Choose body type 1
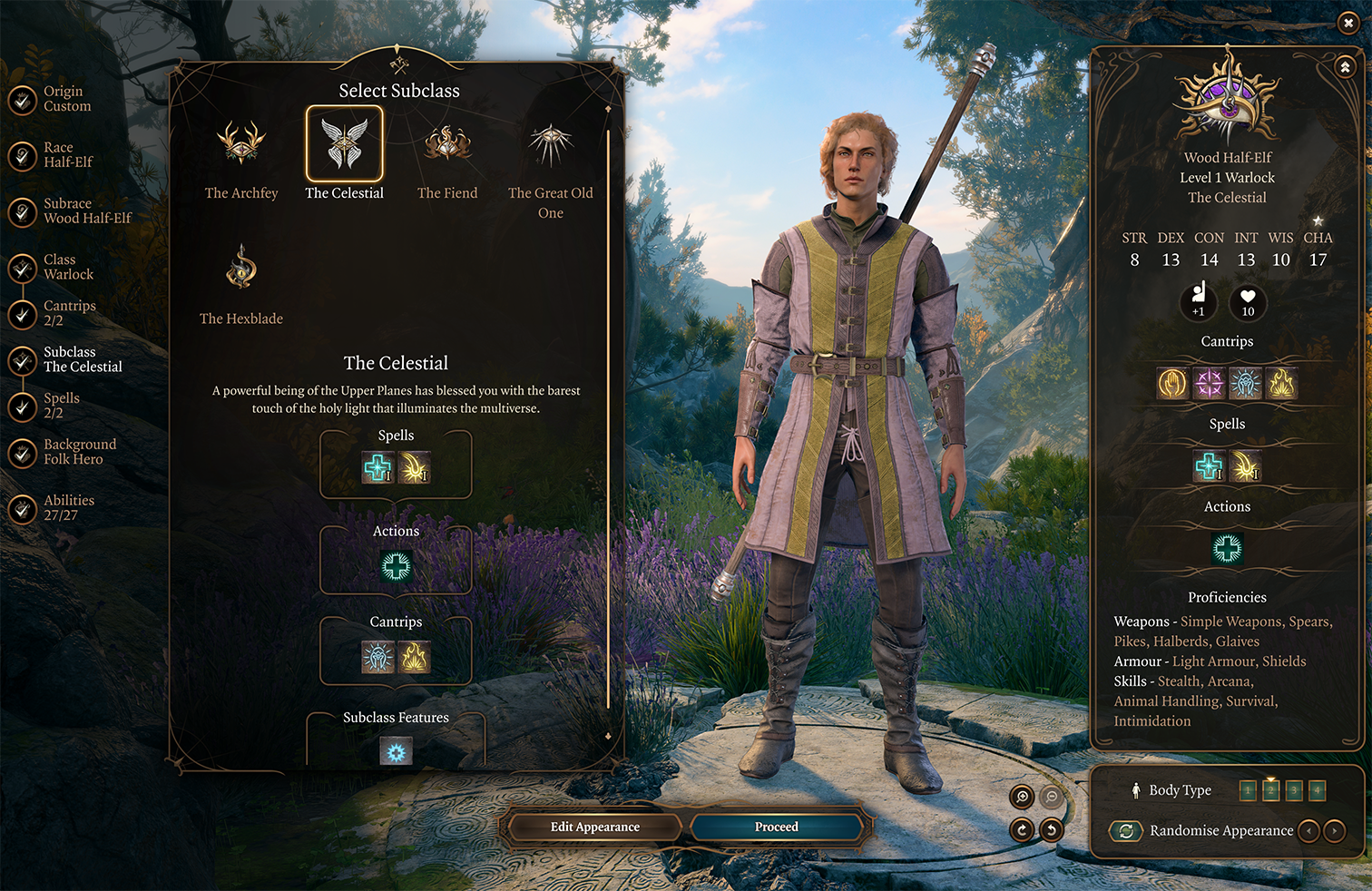The image size is (1372, 891). coord(1249,790)
